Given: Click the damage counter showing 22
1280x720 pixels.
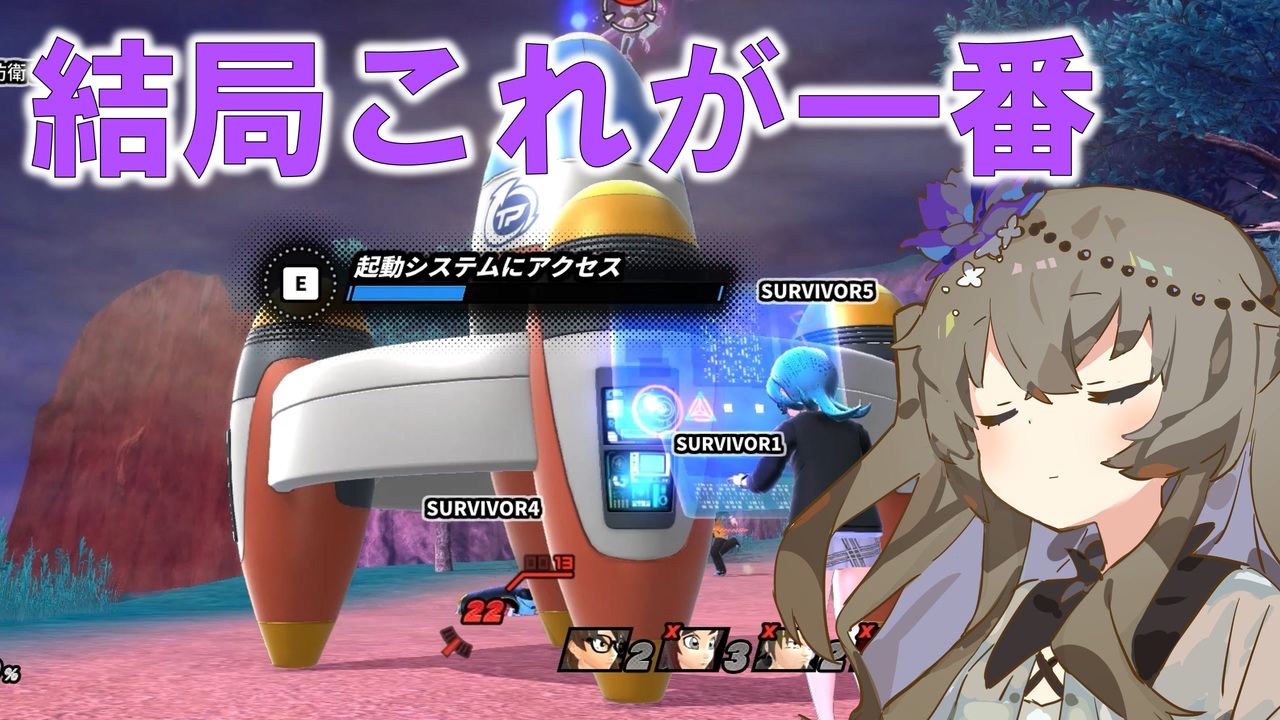Looking at the screenshot, I should [x=483, y=610].
